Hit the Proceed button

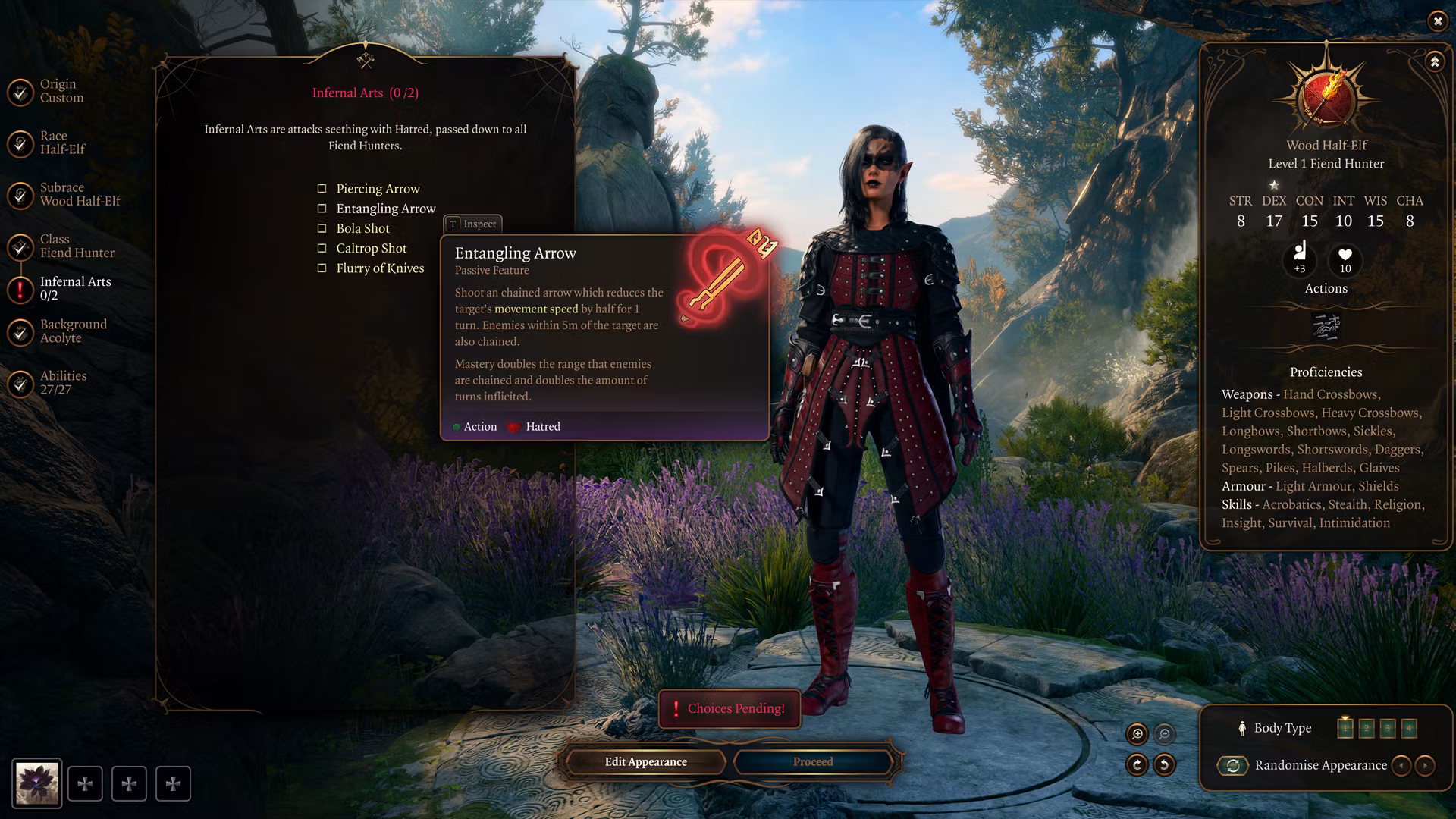click(813, 762)
